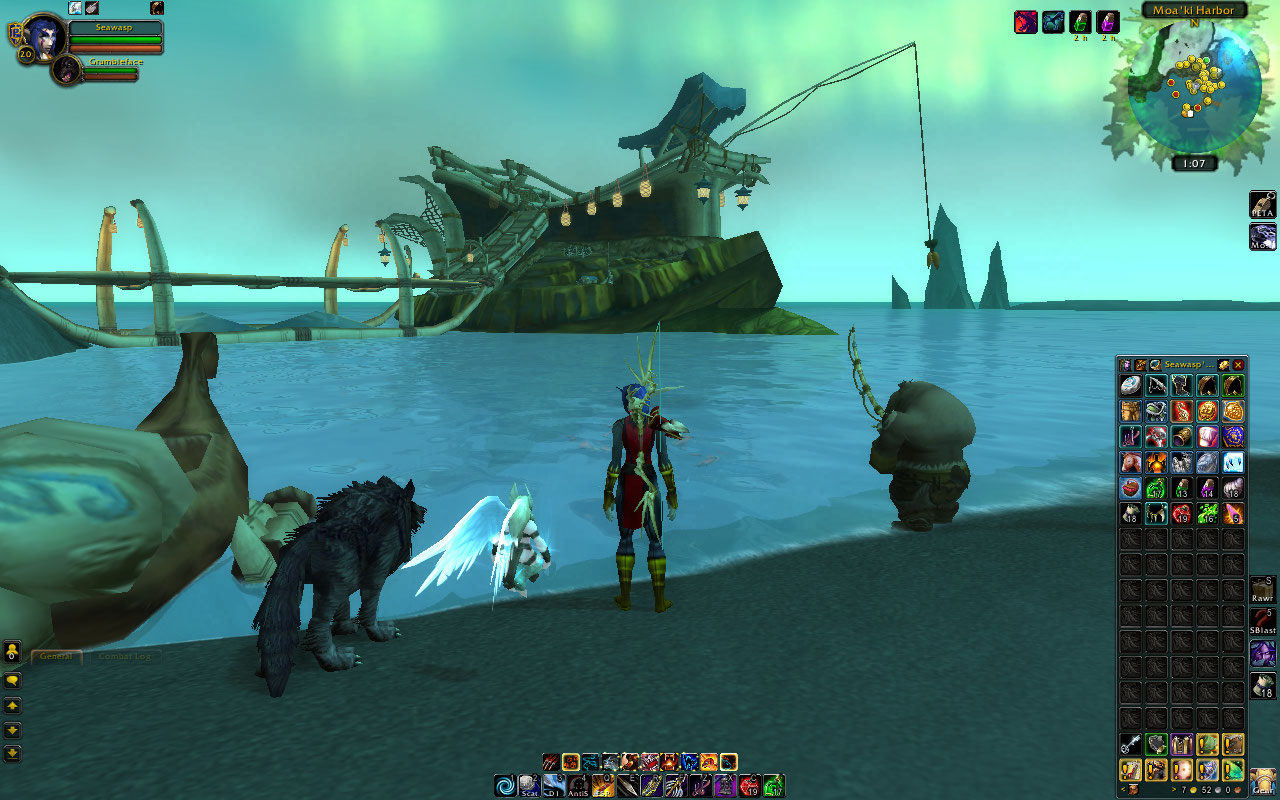
Task: Select the Grumbleface pet portrait
Action: click(67, 70)
